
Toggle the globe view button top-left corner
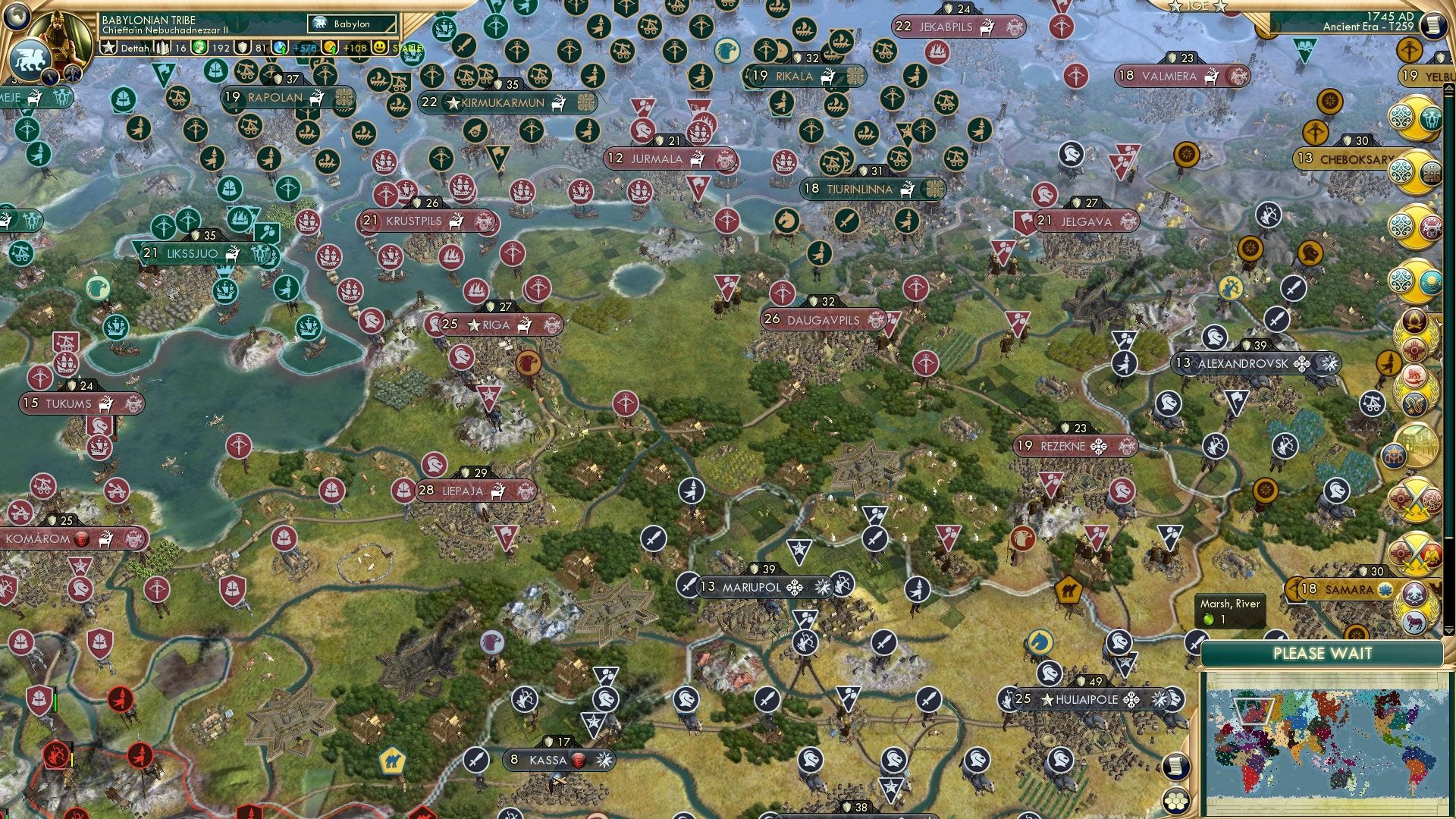pos(16,17)
